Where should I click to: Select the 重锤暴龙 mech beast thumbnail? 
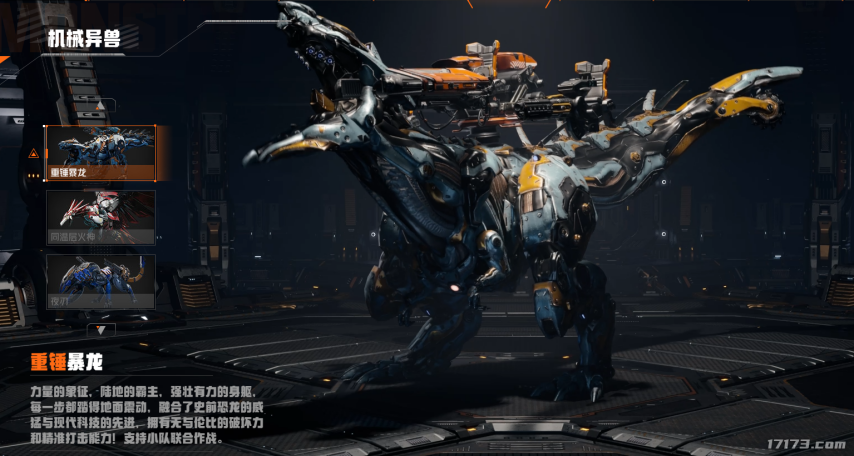coord(100,152)
